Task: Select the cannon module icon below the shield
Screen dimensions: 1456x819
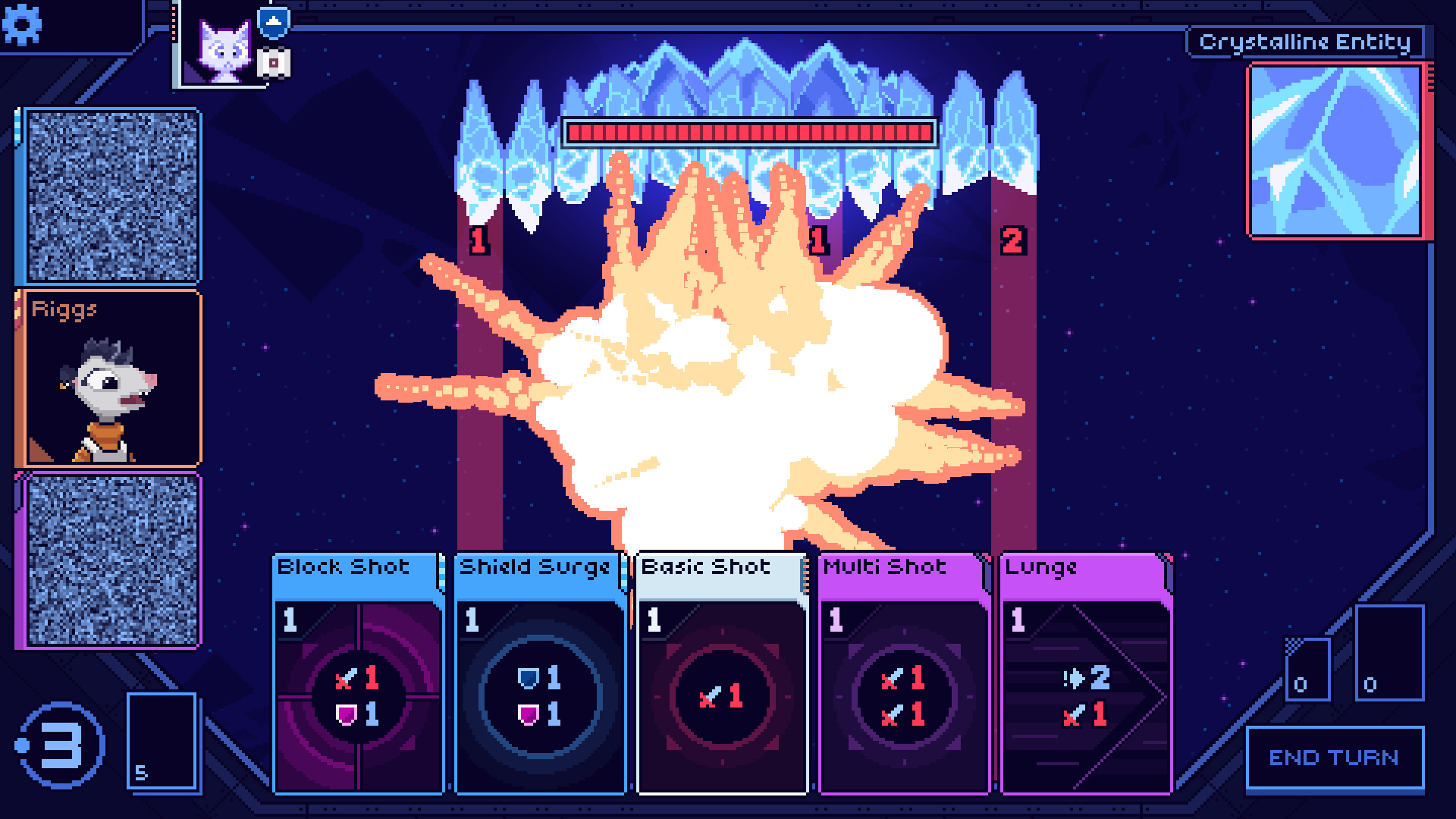Action: 275,62
